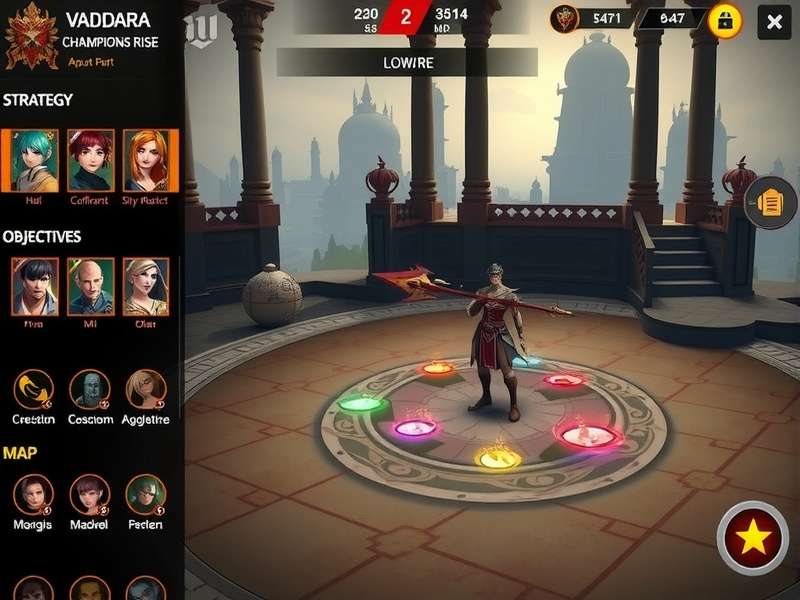Tap the yellow padlock icon
This screenshot has width=800, height=600.
coord(725,20)
